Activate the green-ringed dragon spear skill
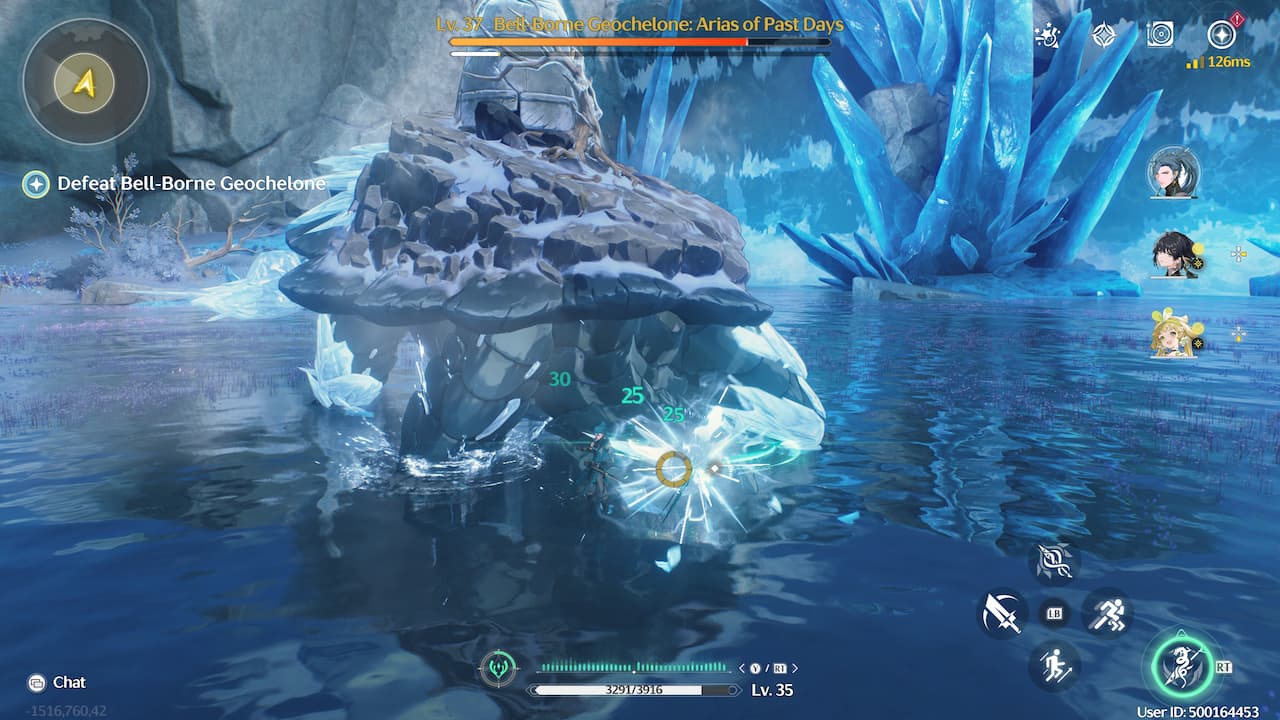1280x720 pixels. [1182, 666]
